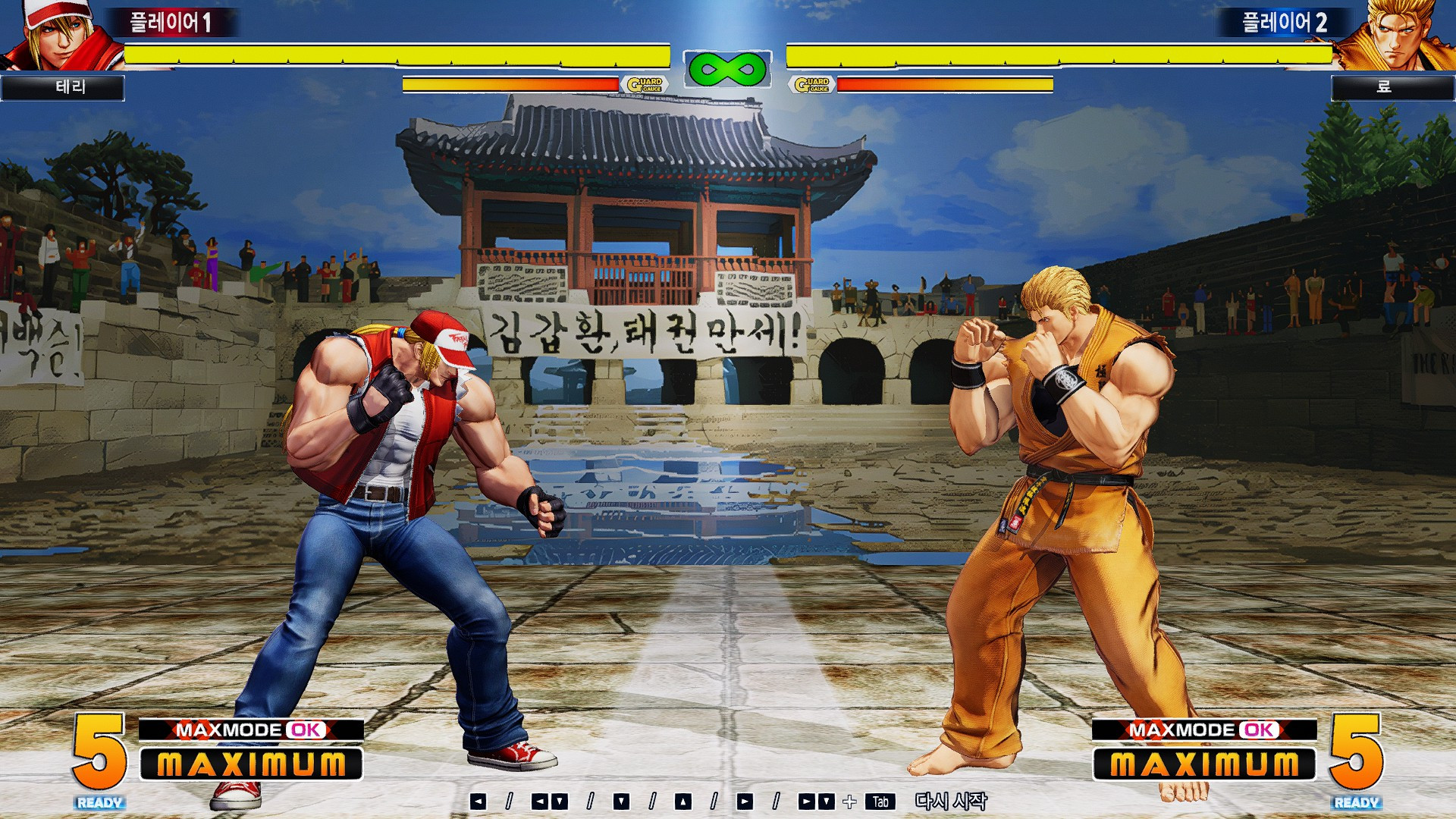Click Player 1's GUARD GAUGE badge icon
This screenshot has width=1456, height=819.
644,83
